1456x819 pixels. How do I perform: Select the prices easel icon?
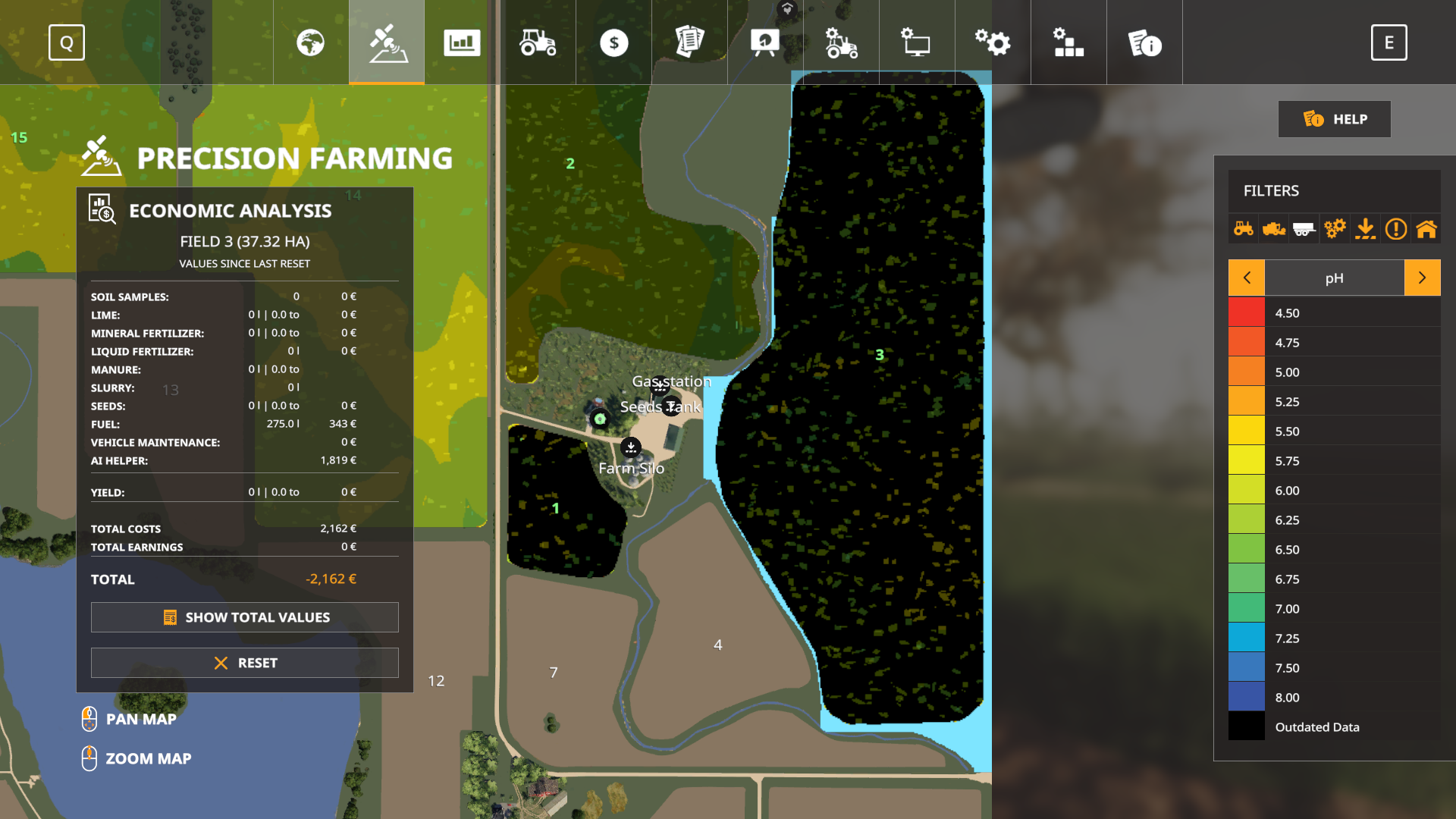(766, 42)
